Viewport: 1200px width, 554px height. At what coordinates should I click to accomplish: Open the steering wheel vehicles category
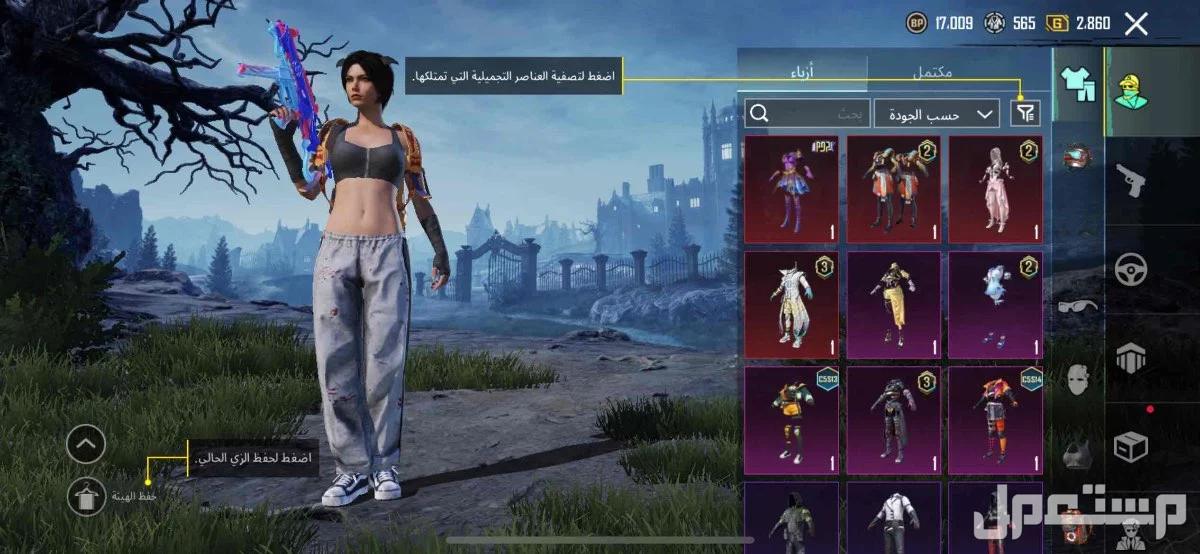pyautogui.click(x=1131, y=270)
